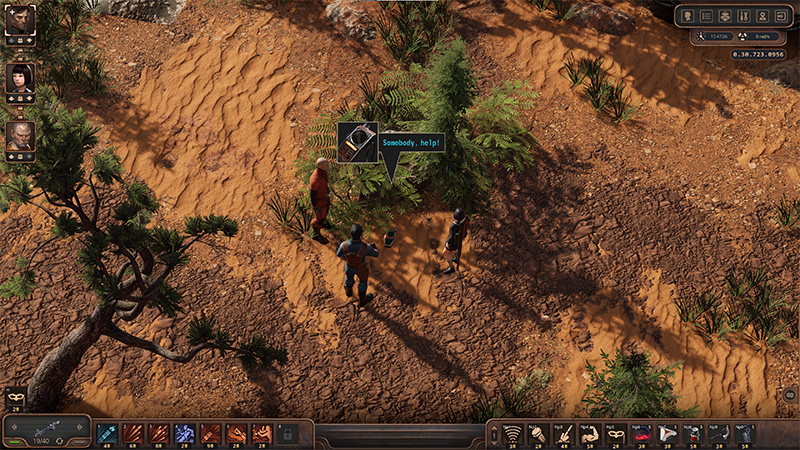Activate the mask ability on hotbar
This screenshot has width=800, height=450.
point(616,433)
